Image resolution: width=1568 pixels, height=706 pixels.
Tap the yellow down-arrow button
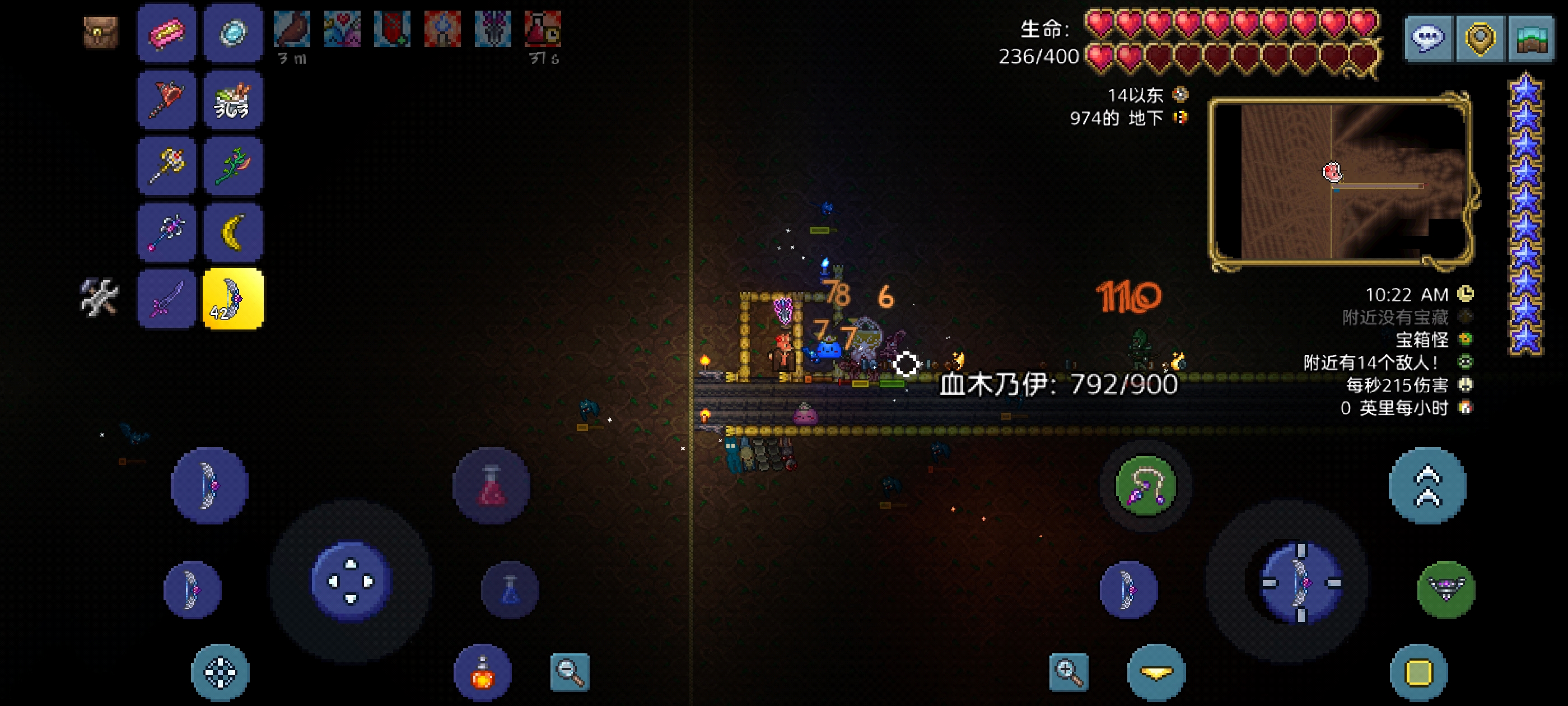[1156, 672]
